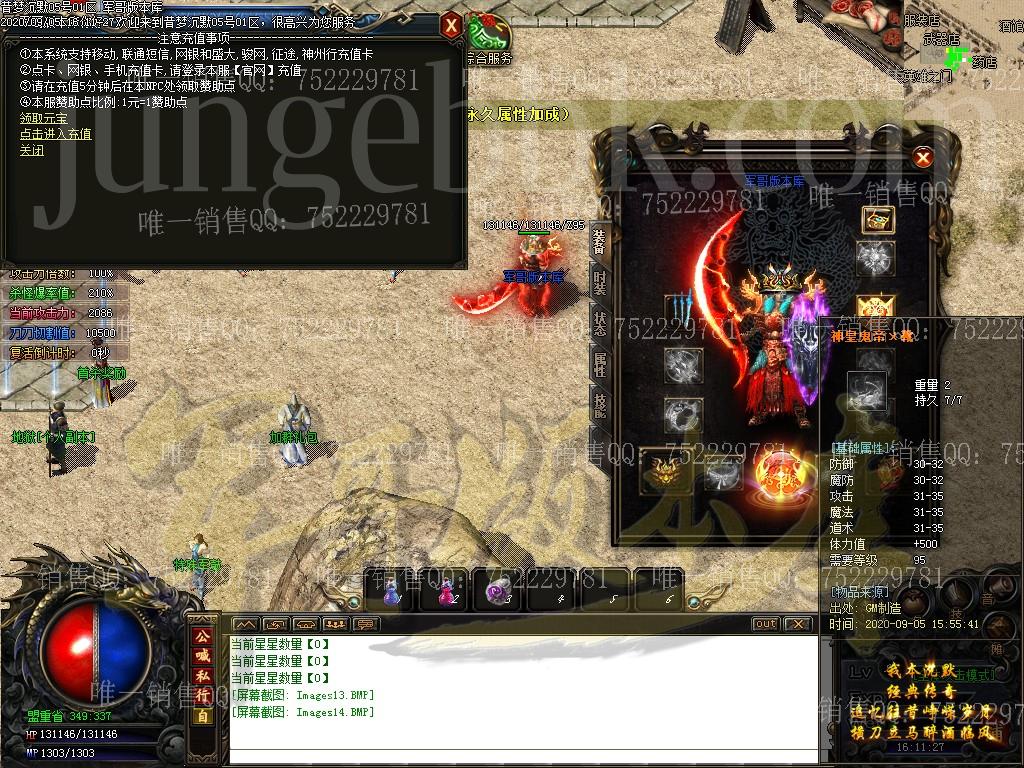Close the character equipment panel

[x=923, y=158]
